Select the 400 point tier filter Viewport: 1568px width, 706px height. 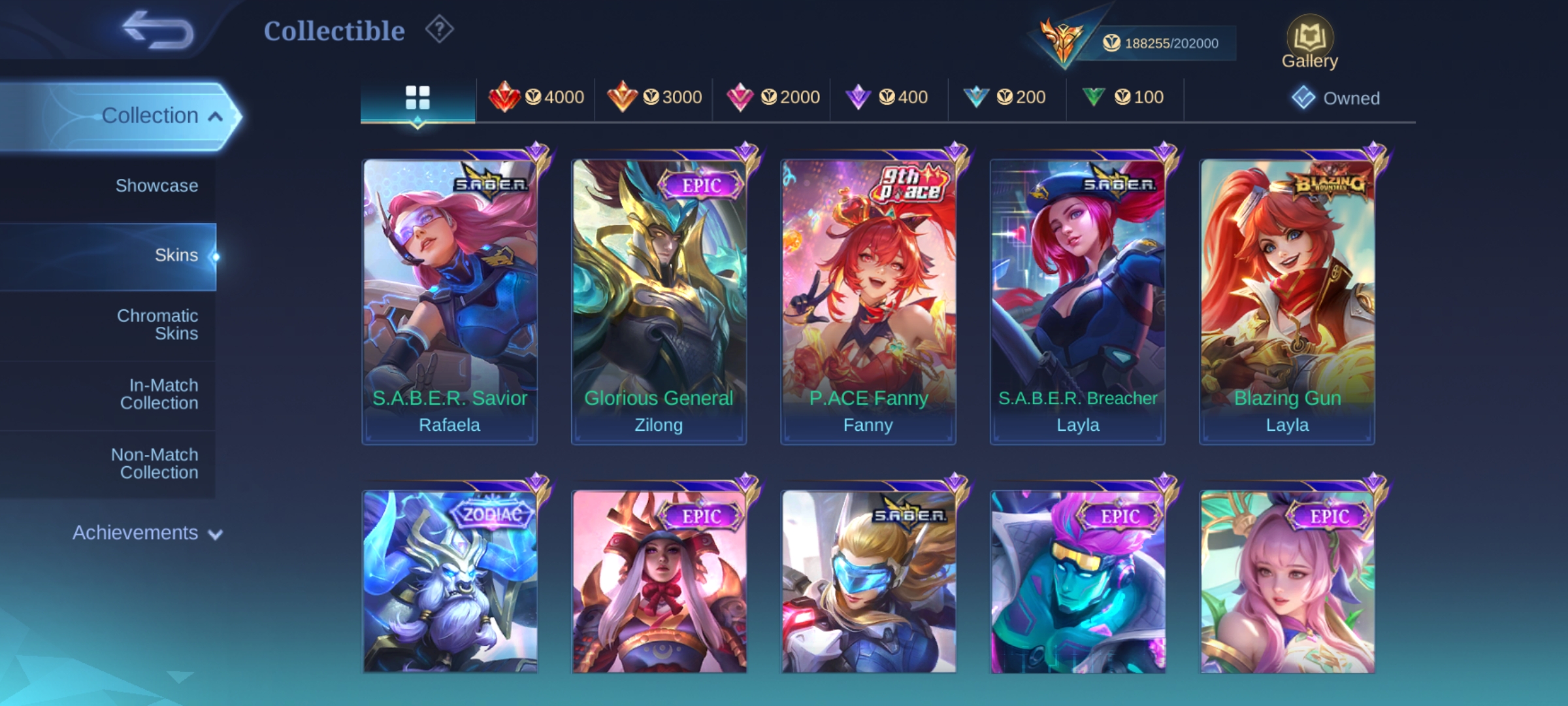pos(887,97)
